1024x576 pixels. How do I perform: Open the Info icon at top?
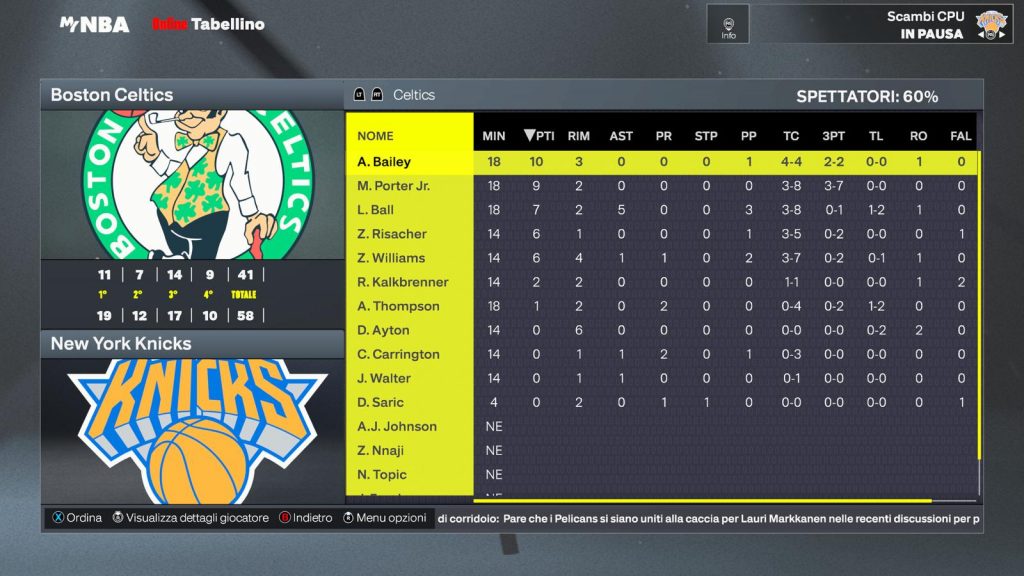pos(728,25)
